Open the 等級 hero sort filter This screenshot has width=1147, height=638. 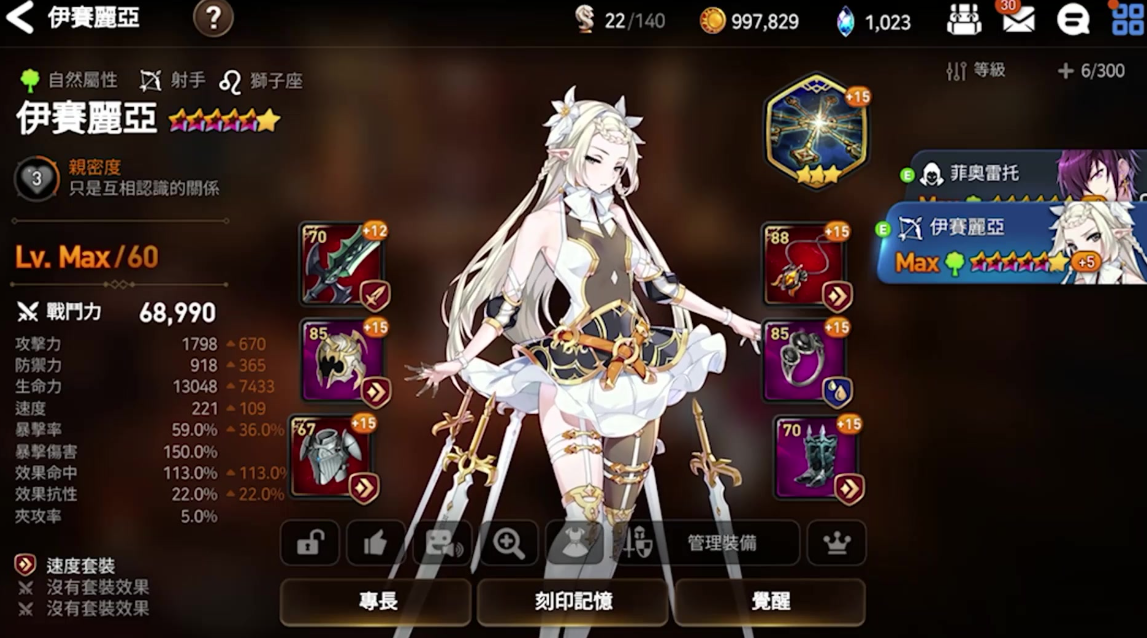(x=975, y=71)
